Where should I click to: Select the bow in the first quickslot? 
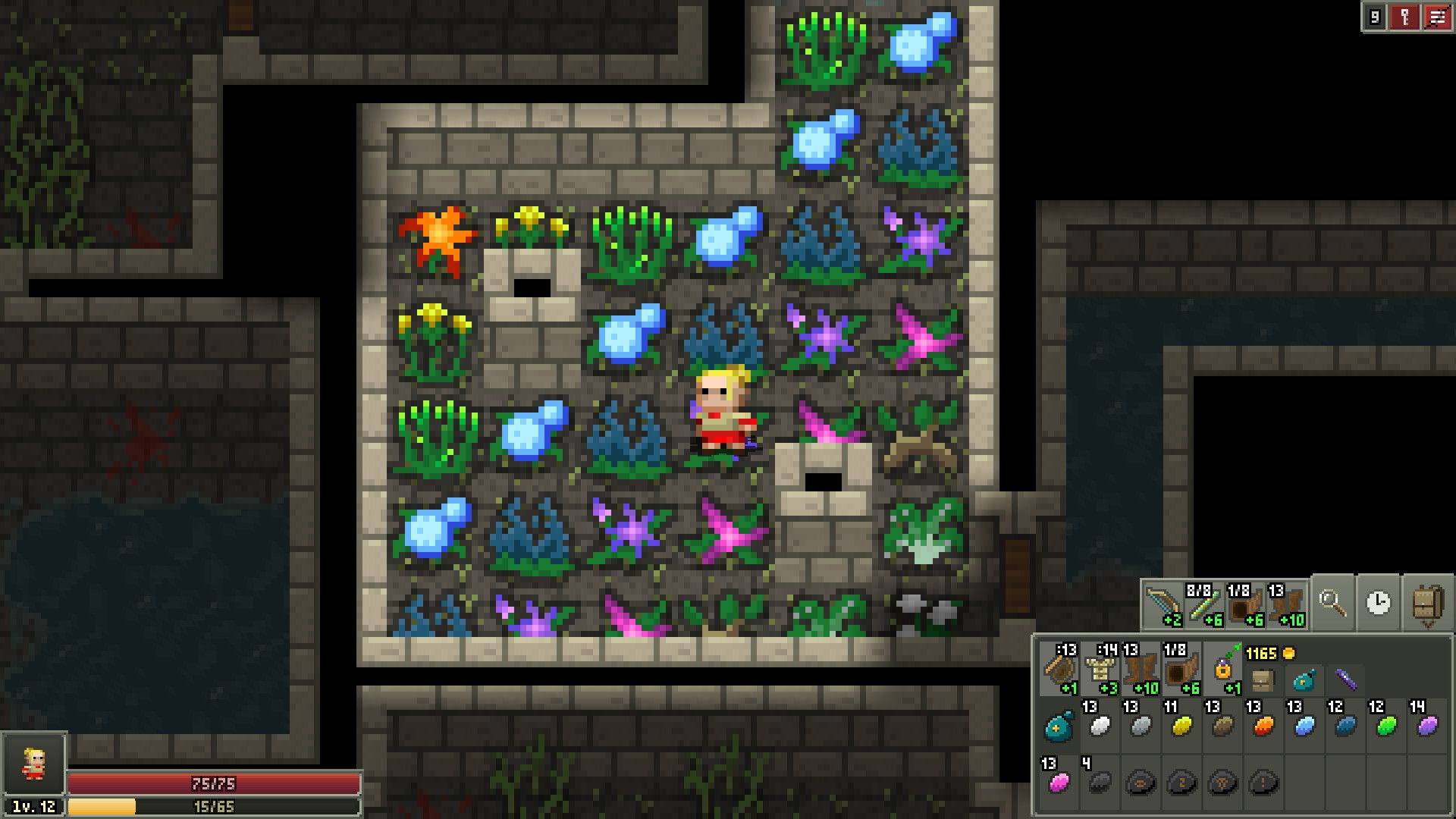point(1163,604)
